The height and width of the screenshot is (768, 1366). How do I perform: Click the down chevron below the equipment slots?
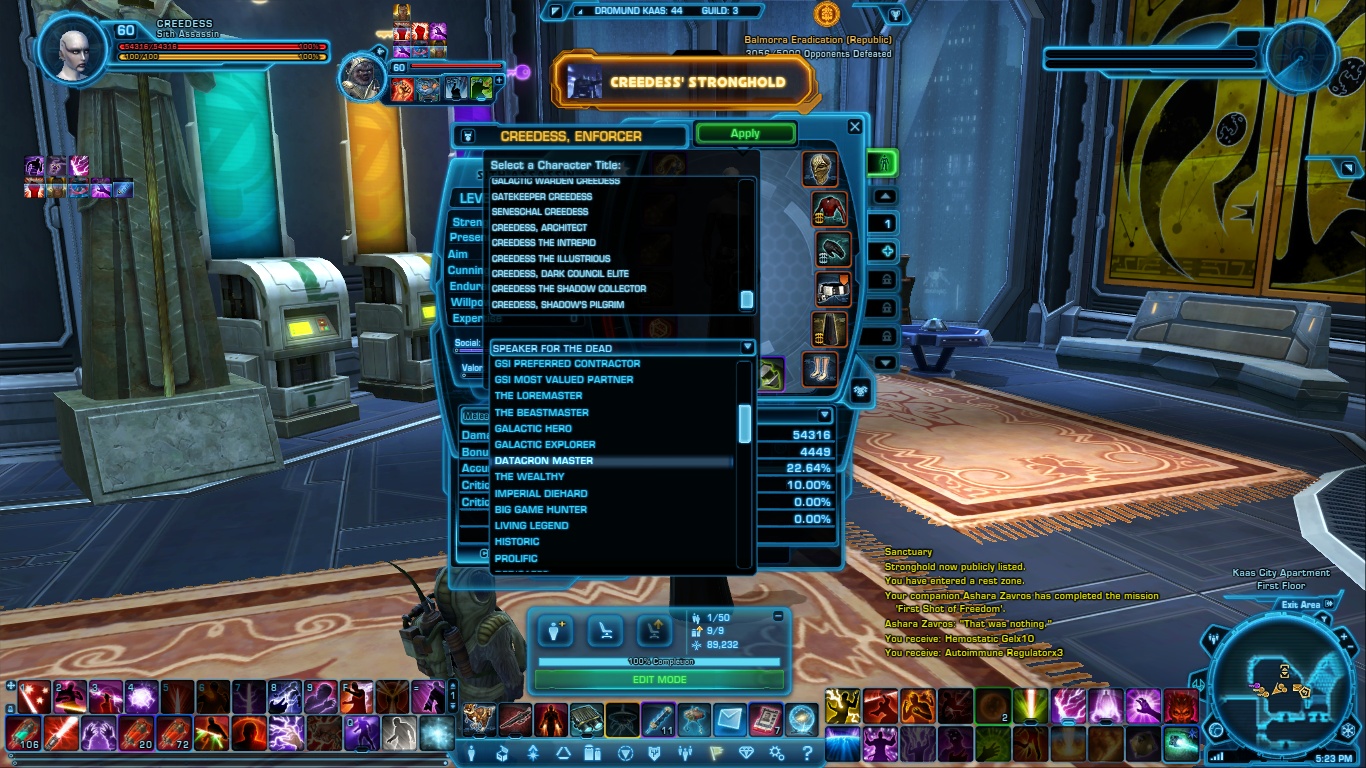pos(884,363)
